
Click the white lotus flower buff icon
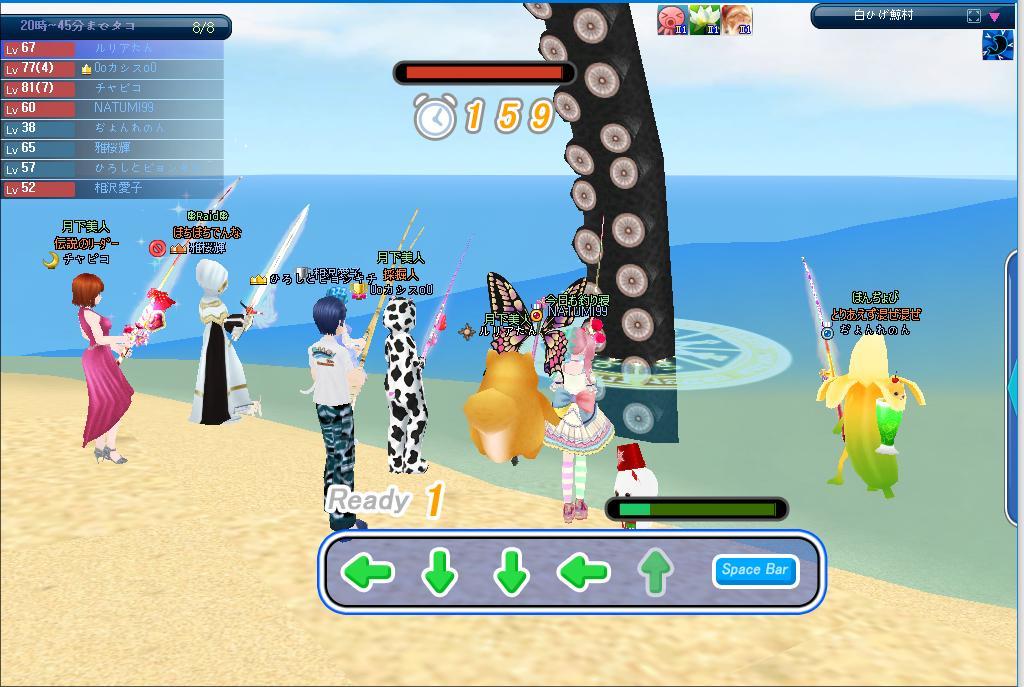(704, 19)
